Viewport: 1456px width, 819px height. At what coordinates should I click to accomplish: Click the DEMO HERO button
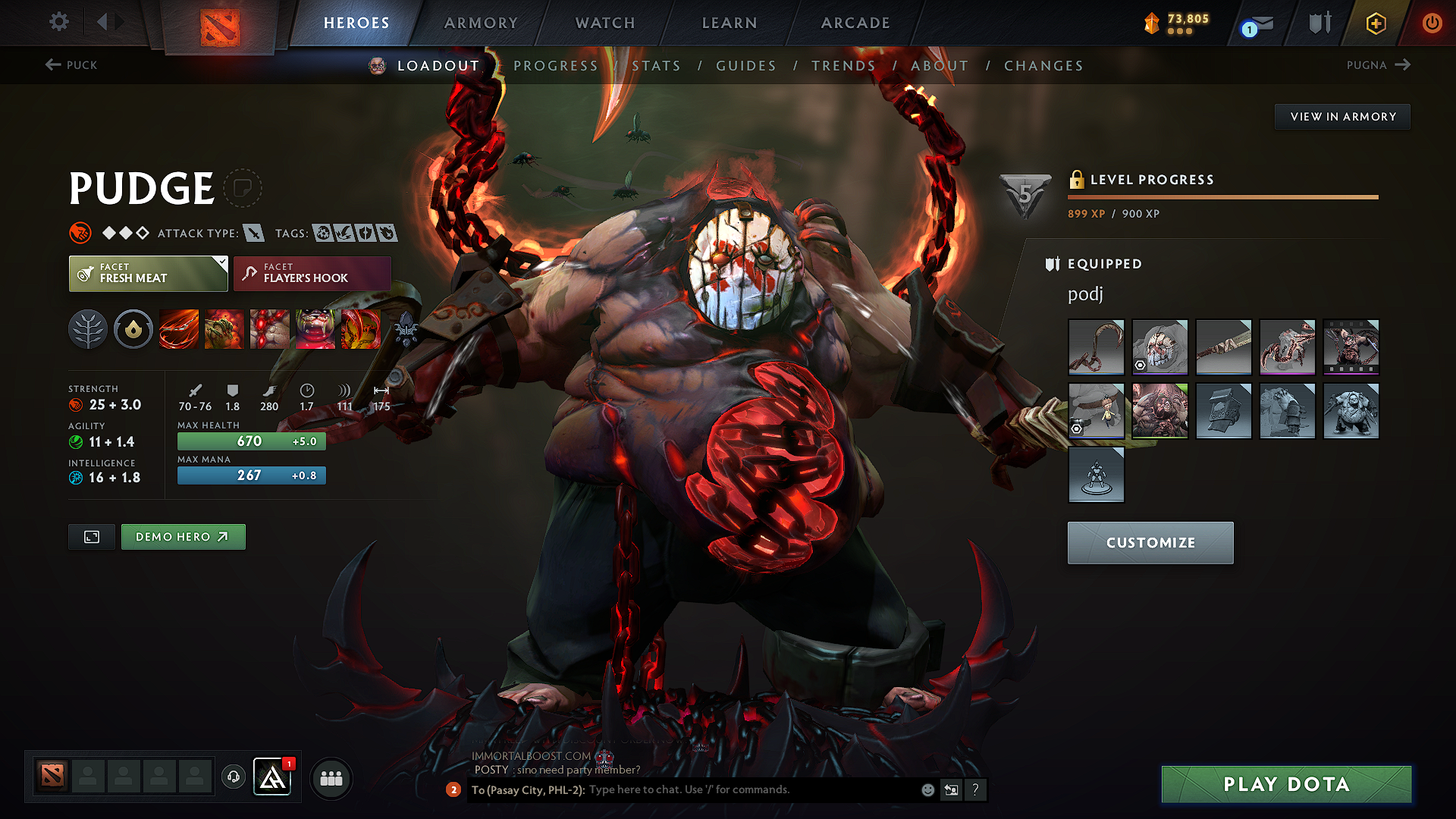pyautogui.click(x=183, y=536)
